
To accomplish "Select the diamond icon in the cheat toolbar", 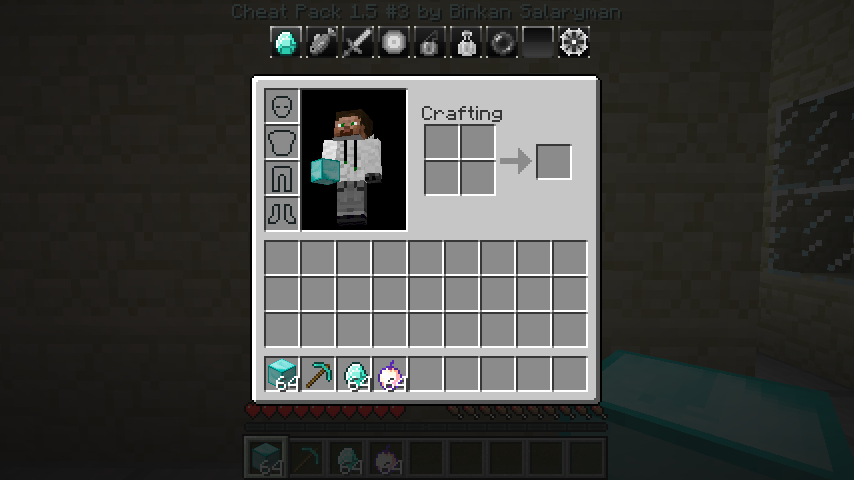I will click(286, 43).
